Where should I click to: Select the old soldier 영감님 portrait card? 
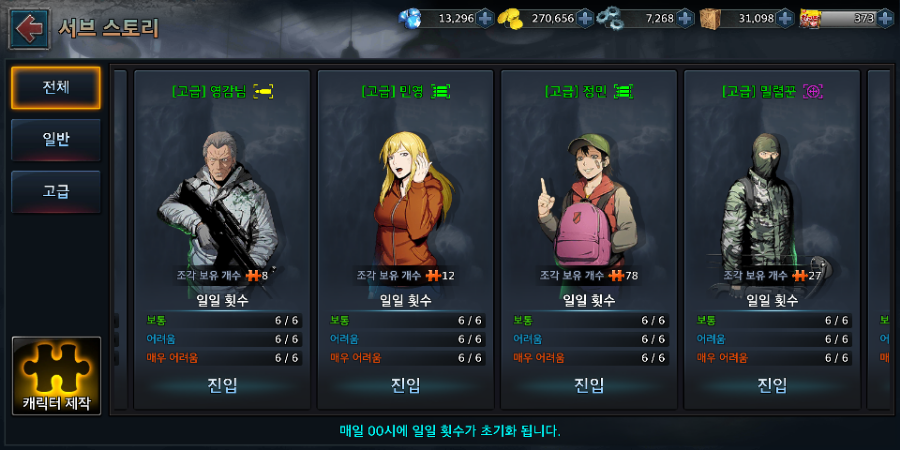[x=222, y=195]
